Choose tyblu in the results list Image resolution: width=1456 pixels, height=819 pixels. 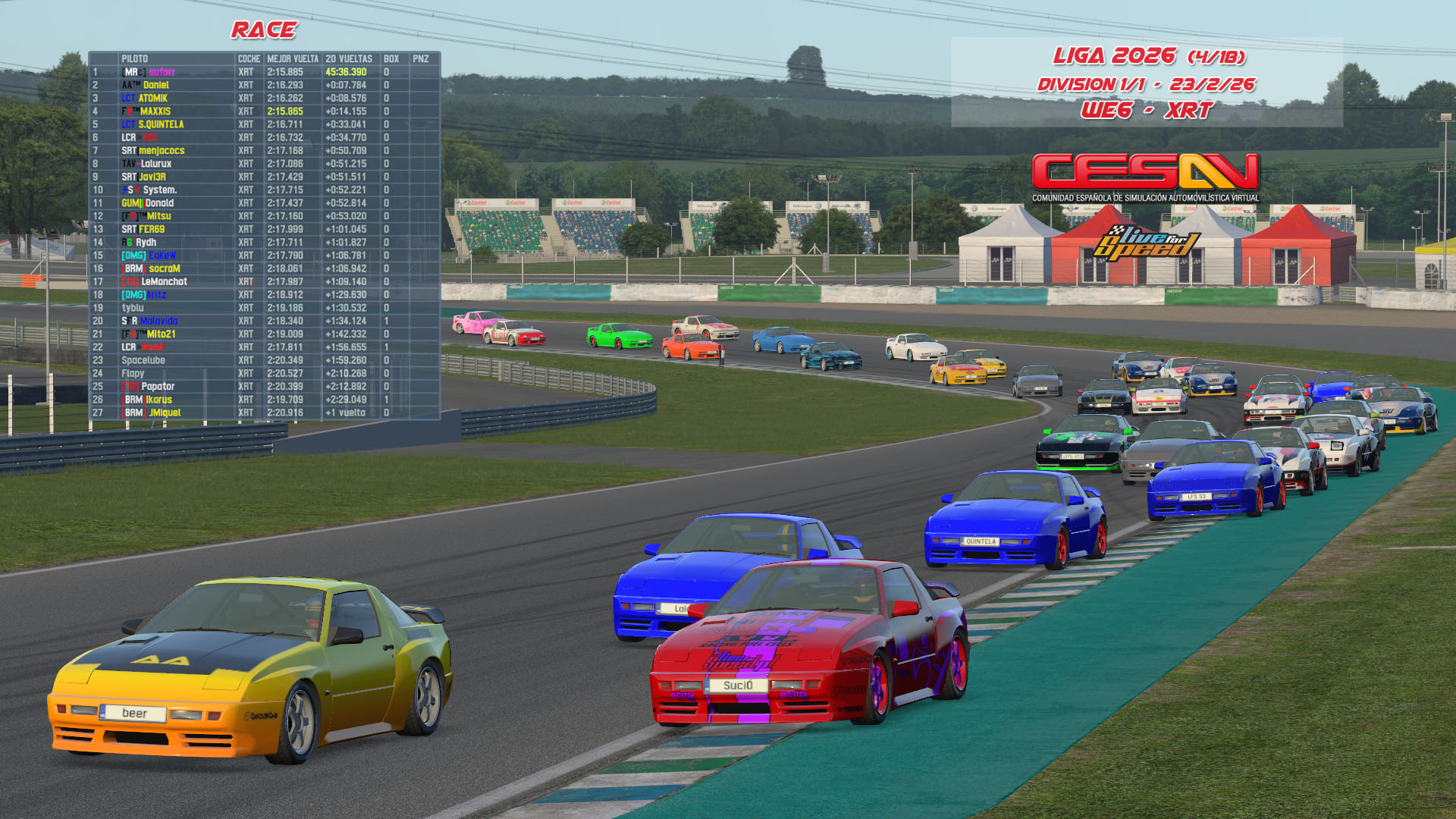[x=133, y=308]
